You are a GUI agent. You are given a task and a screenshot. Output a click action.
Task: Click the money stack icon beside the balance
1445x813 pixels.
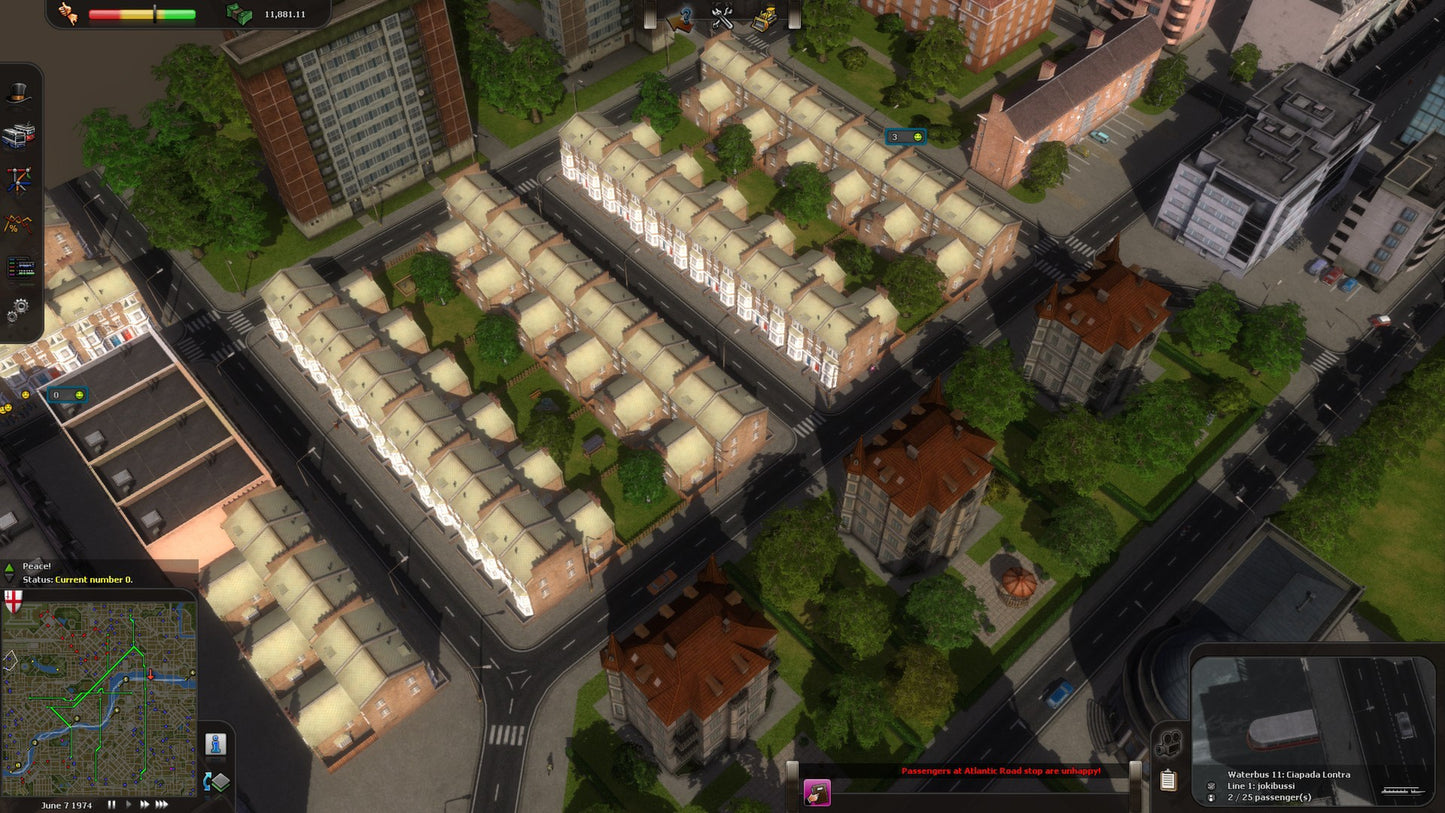click(237, 14)
